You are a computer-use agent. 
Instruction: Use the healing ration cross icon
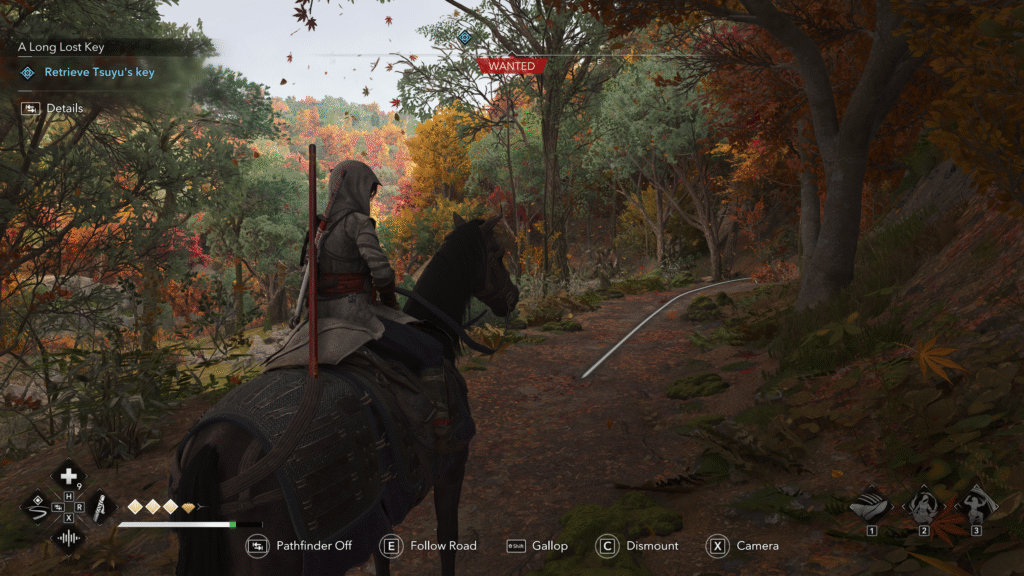pyautogui.click(x=68, y=476)
